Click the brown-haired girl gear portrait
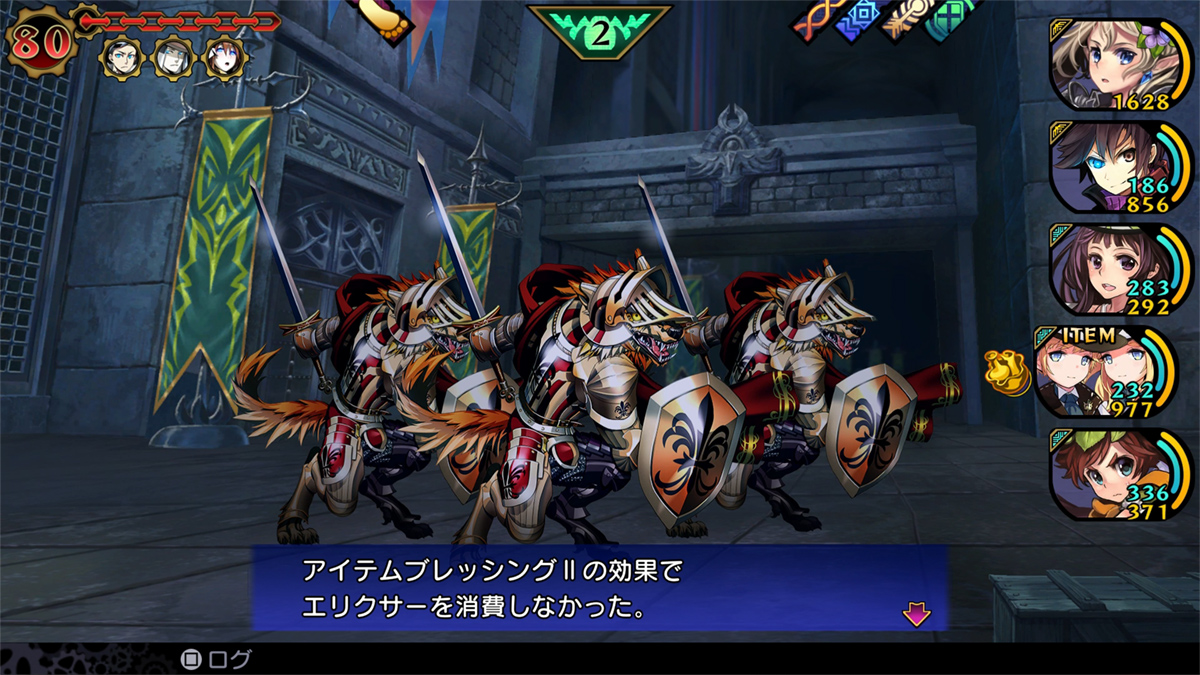This screenshot has height=675, width=1200. (x=223, y=59)
